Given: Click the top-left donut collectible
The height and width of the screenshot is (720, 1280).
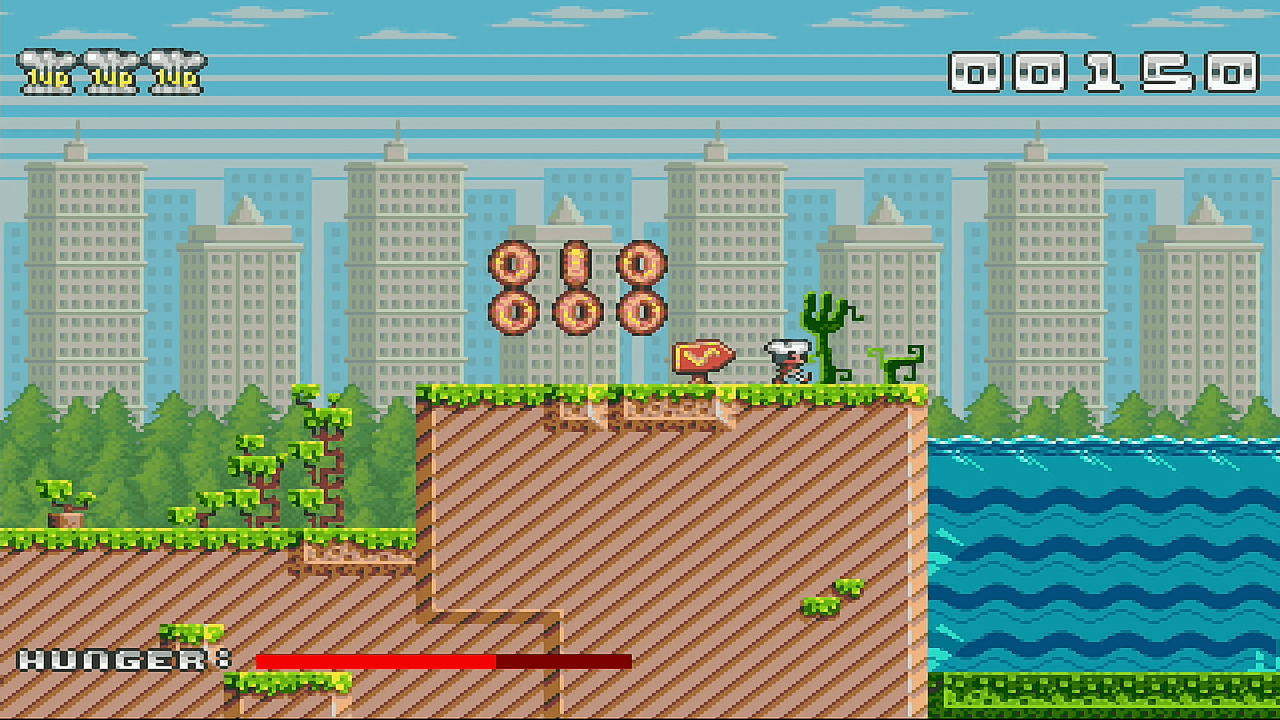Looking at the screenshot, I should [512, 264].
